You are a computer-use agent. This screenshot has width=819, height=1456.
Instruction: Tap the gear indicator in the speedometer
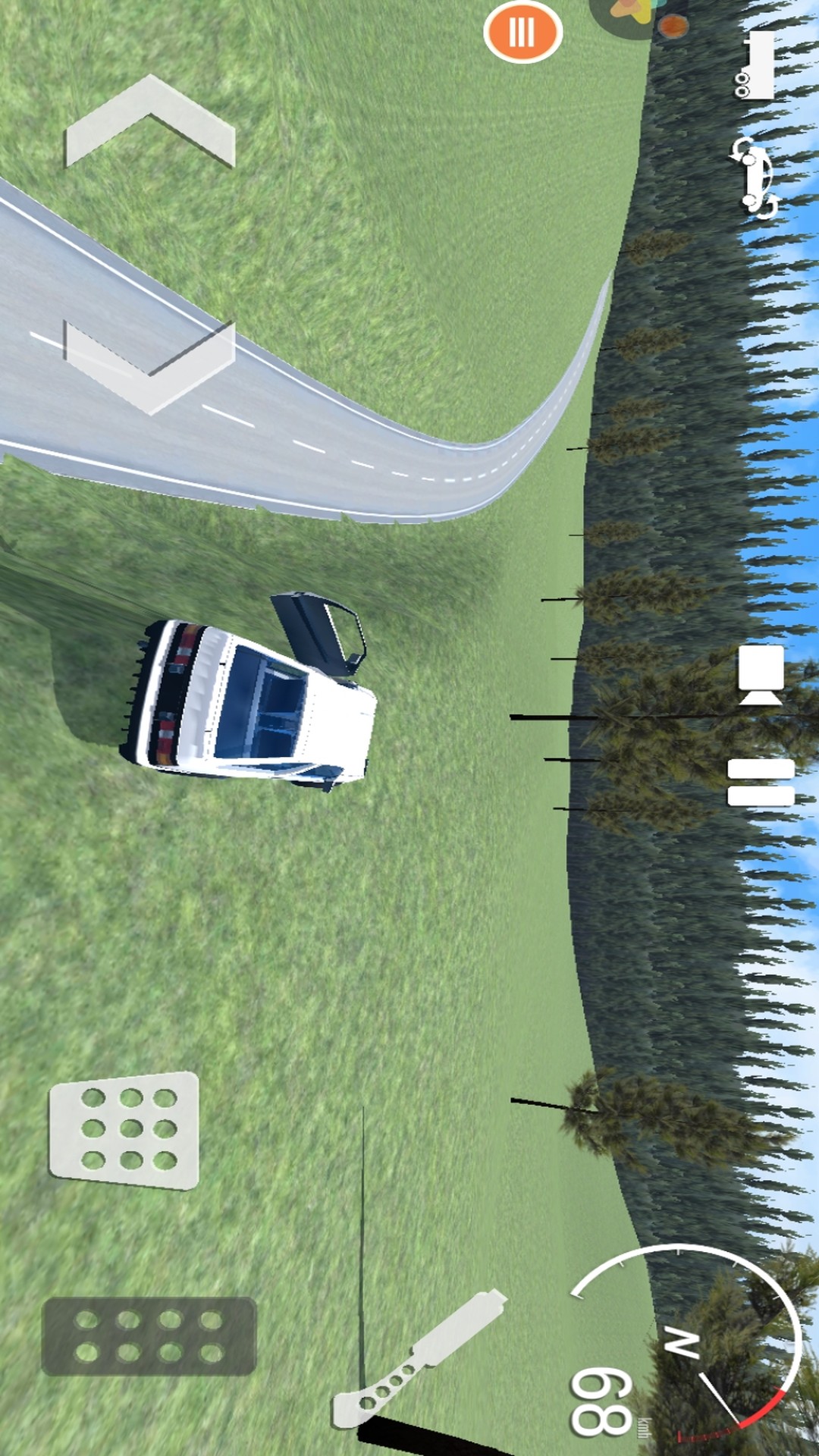tap(681, 1343)
